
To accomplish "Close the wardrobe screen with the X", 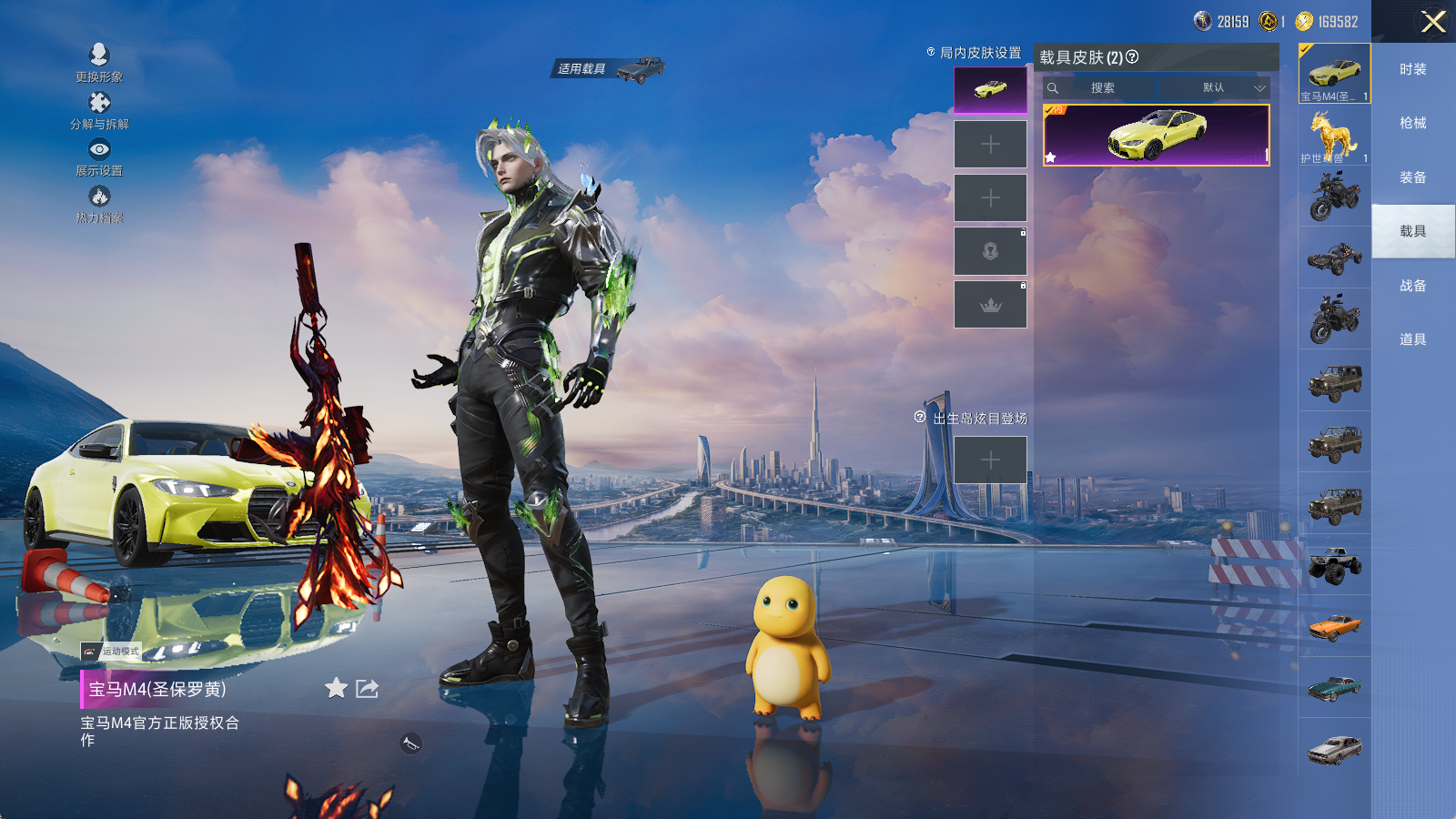I will [x=1433, y=22].
